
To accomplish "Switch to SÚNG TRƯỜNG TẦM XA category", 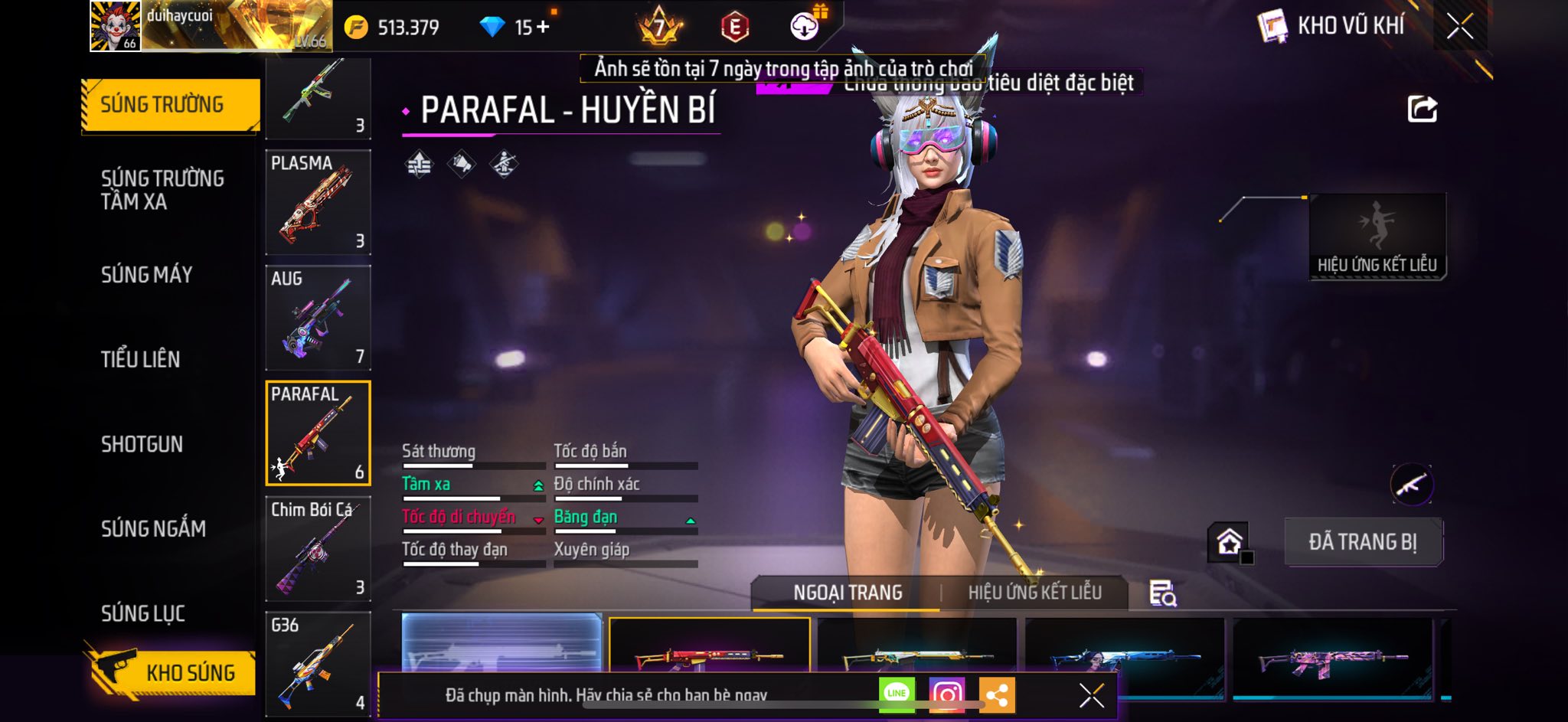I will [162, 190].
